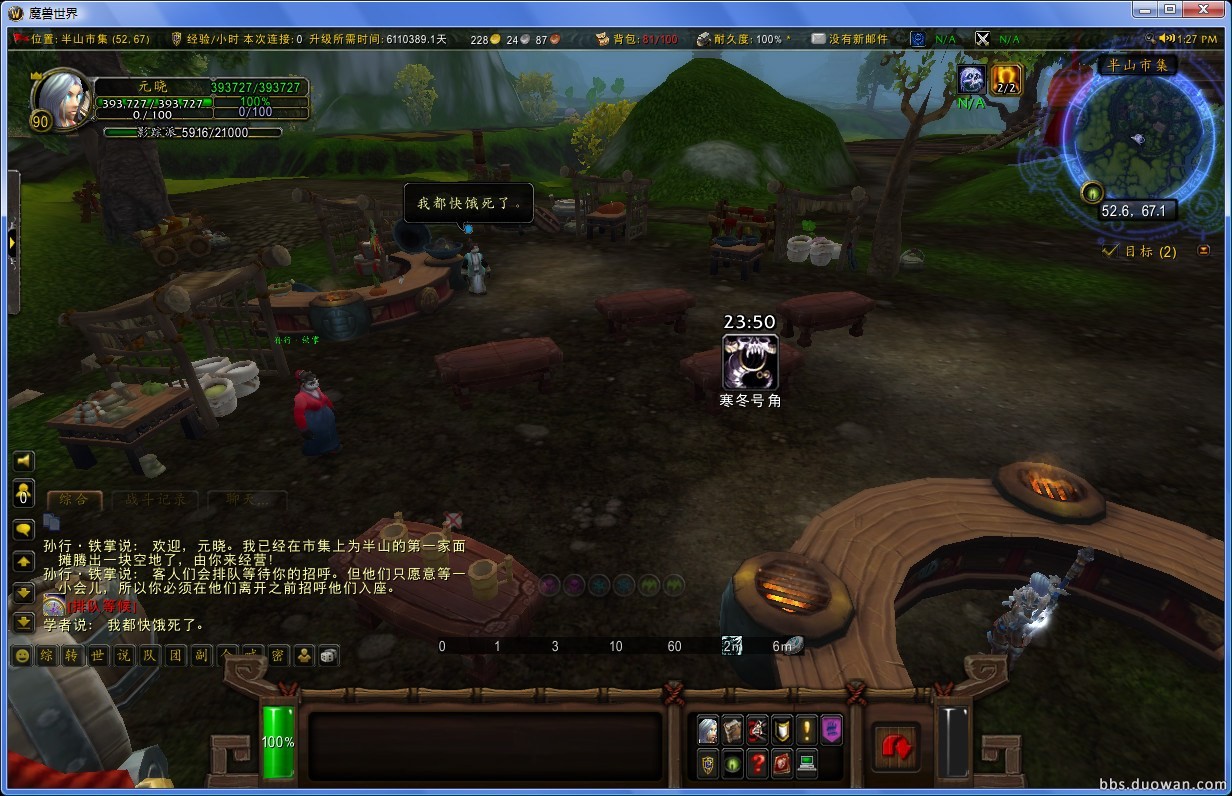Click the 寒冬号角 skull cooldown icon
The width and height of the screenshot is (1232, 796).
point(750,362)
